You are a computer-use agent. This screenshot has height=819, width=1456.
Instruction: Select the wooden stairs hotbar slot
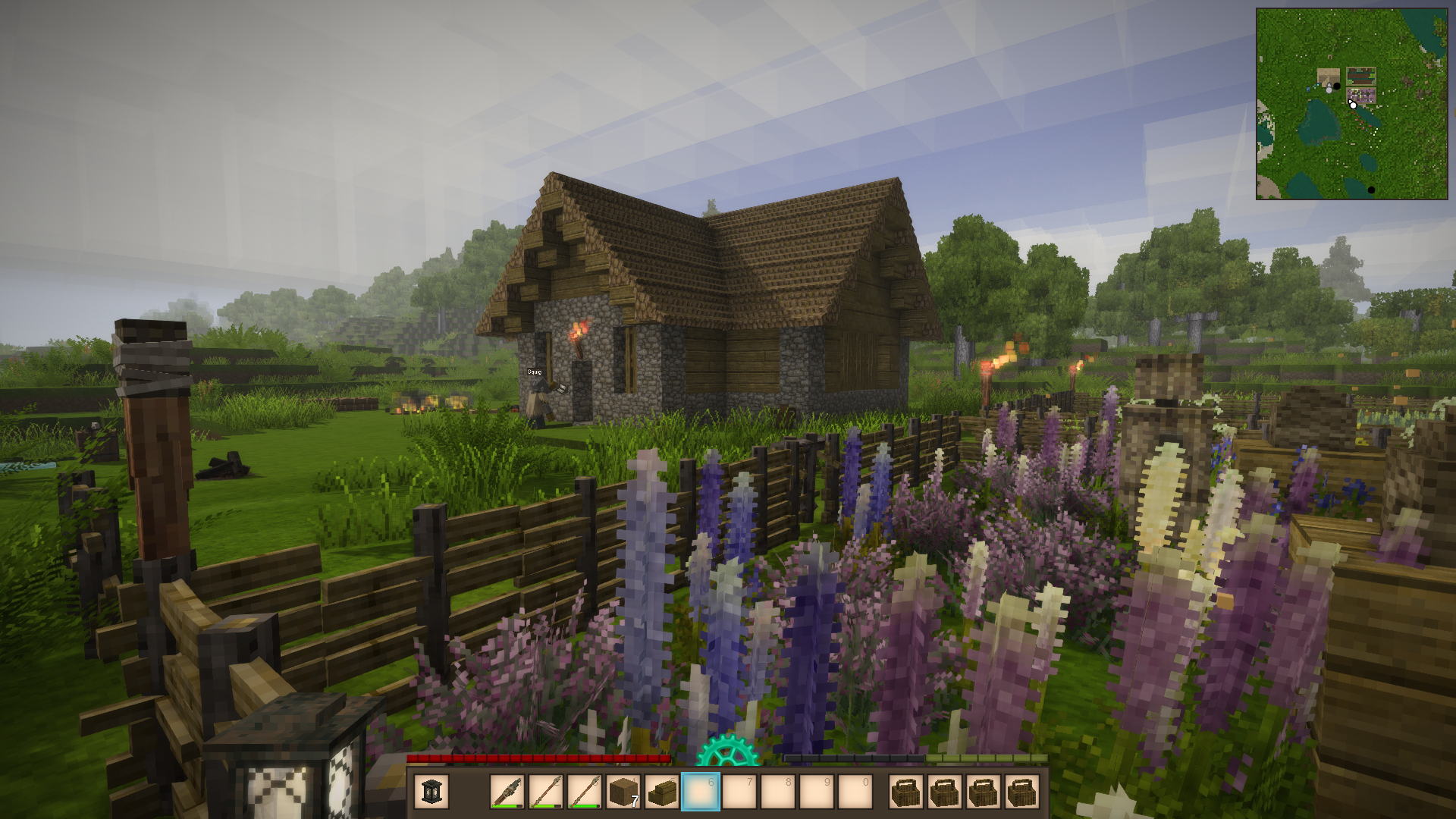[662, 792]
